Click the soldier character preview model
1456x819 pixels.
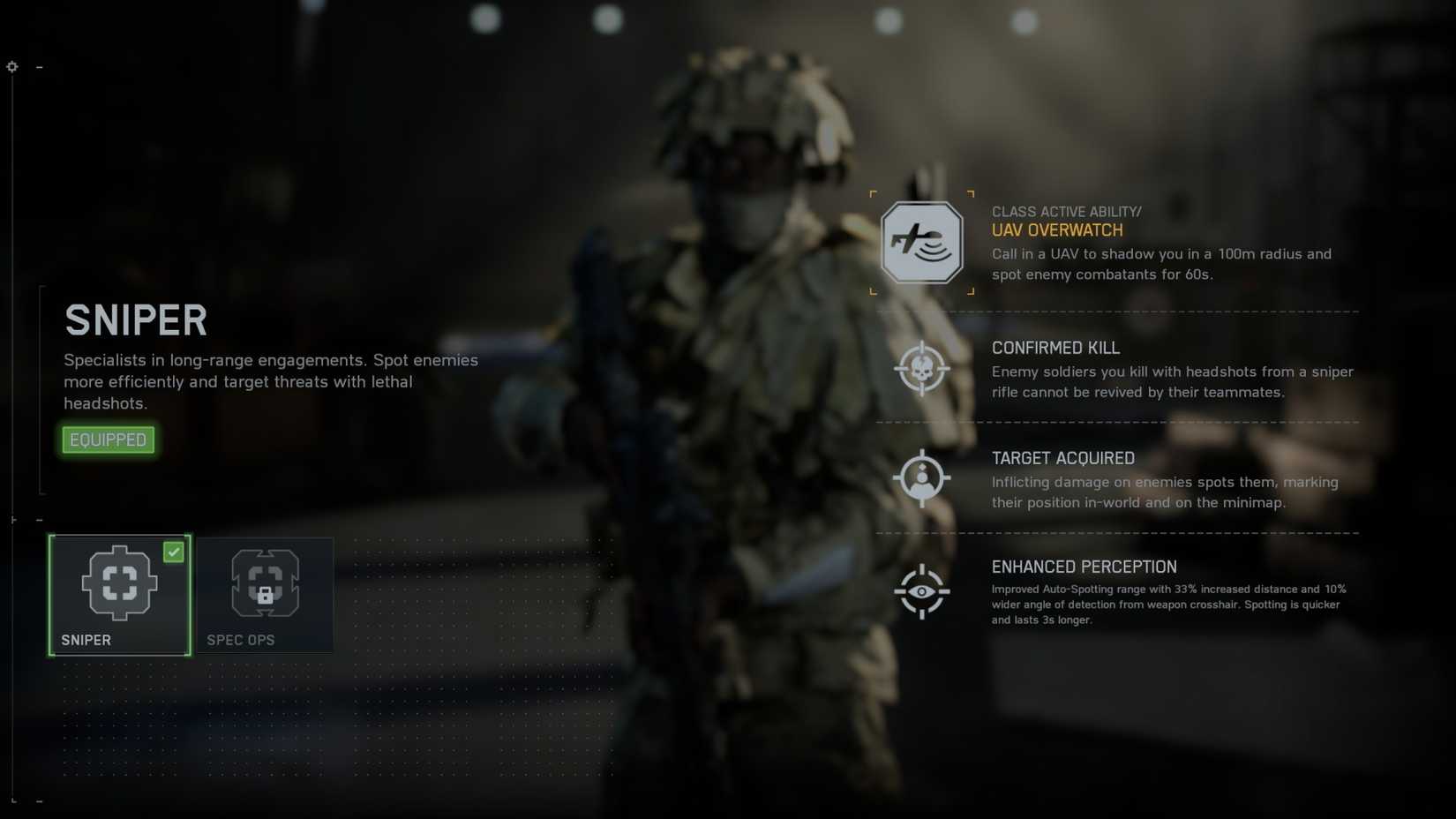pyautogui.click(x=732, y=397)
